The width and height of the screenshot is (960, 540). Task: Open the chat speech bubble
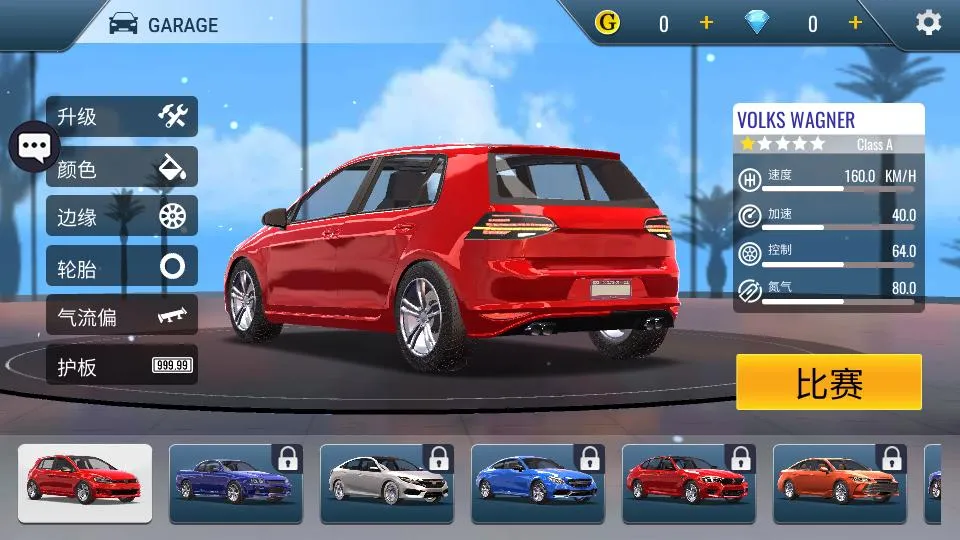click(34, 148)
